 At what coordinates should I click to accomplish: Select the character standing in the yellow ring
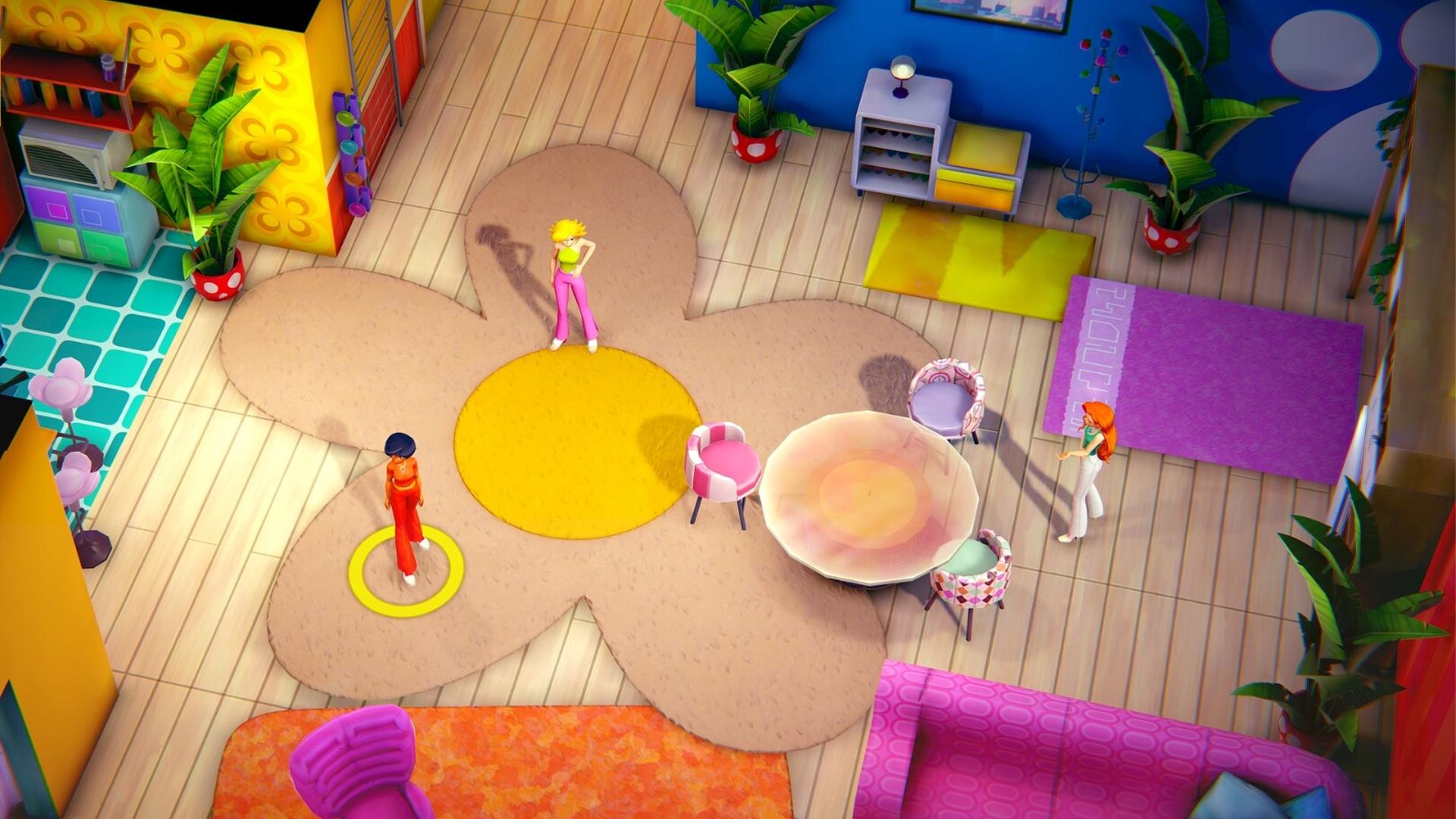pos(404,504)
